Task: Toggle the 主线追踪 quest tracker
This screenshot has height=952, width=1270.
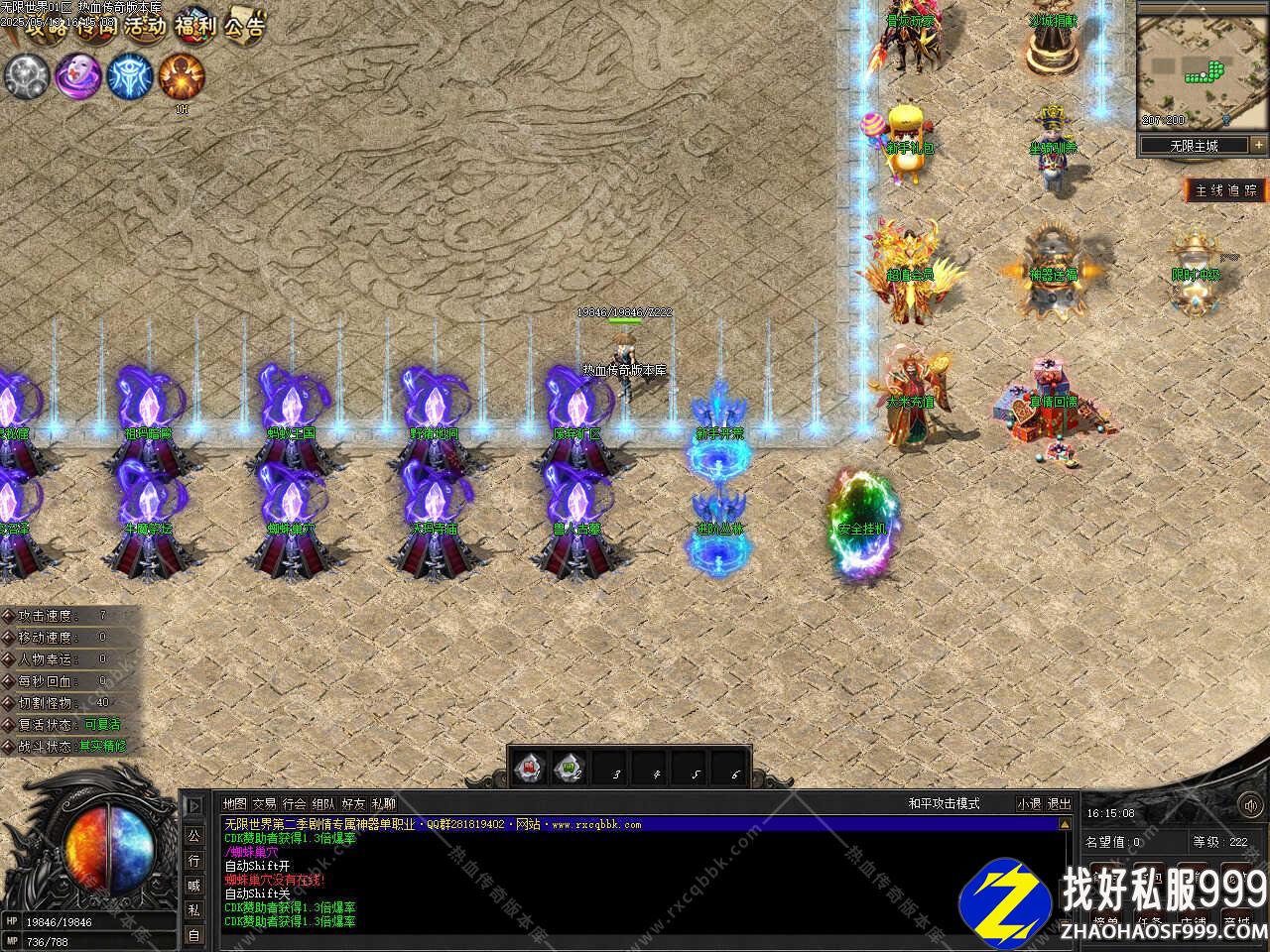Action: (x=1226, y=189)
